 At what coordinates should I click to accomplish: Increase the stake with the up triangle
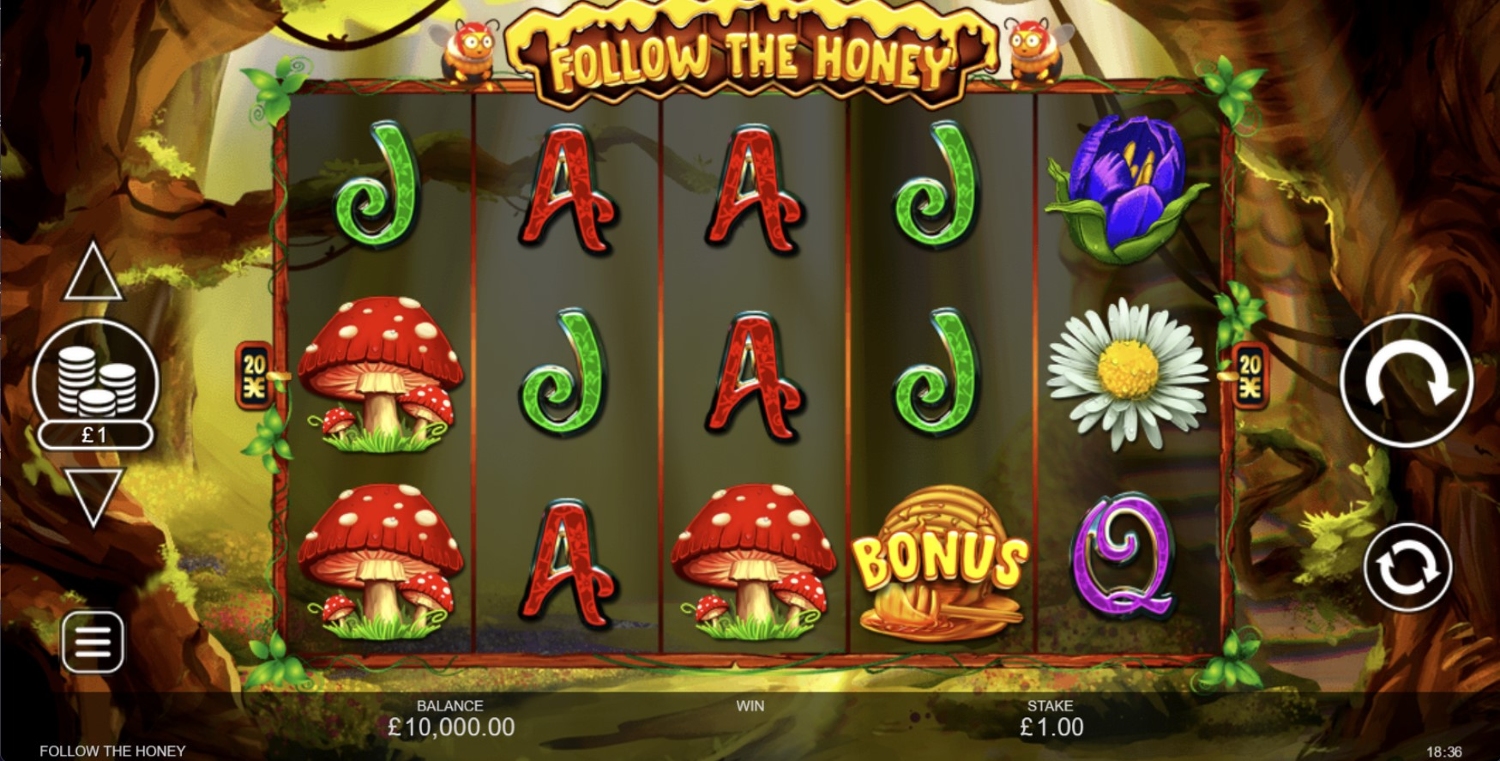(93, 273)
